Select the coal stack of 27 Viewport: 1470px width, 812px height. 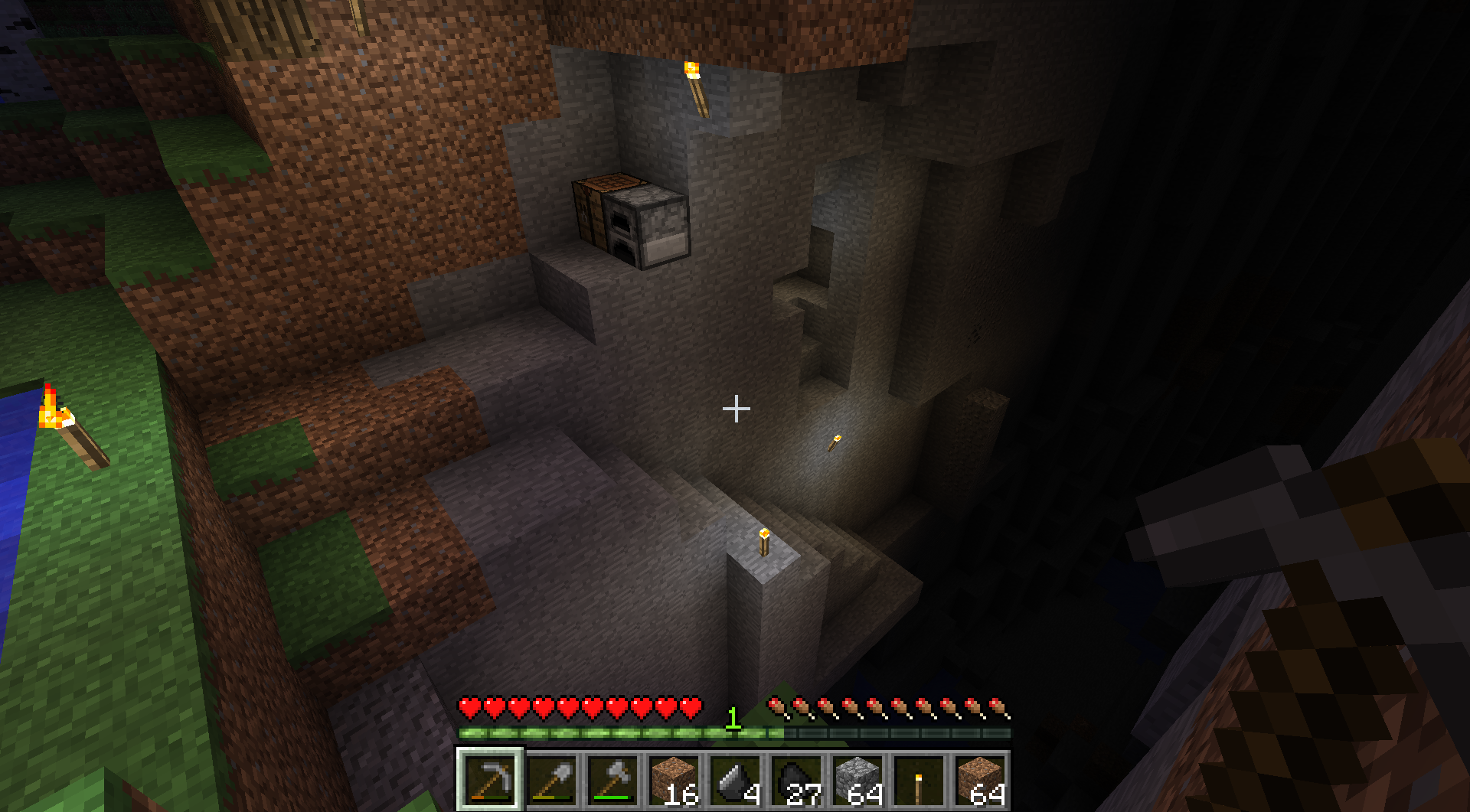tap(796, 780)
